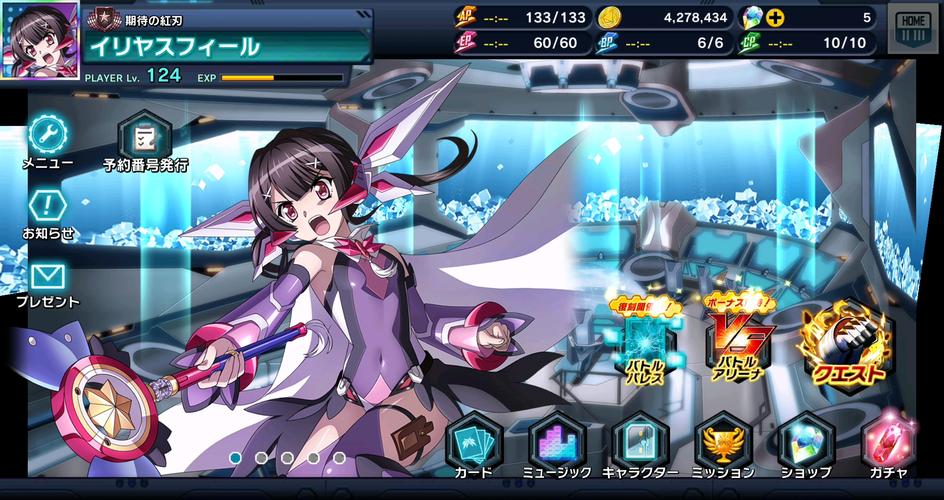The width and height of the screenshot is (944, 500).
Task: Open the お知らせ notices icon
Action: pyautogui.click(x=48, y=208)
